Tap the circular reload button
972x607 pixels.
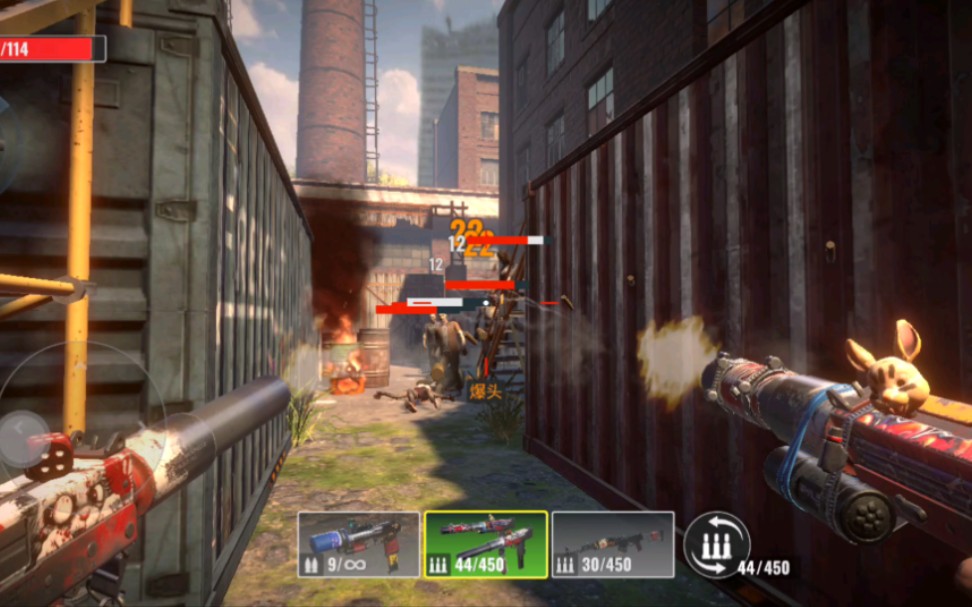click(716, 546)
